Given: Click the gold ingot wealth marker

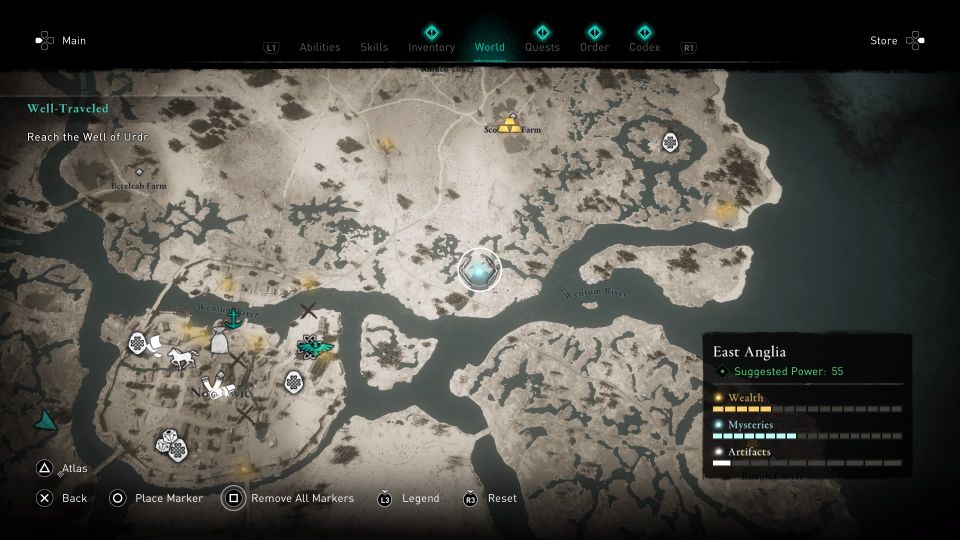Looking at the screenshot, I should (511, 125).
